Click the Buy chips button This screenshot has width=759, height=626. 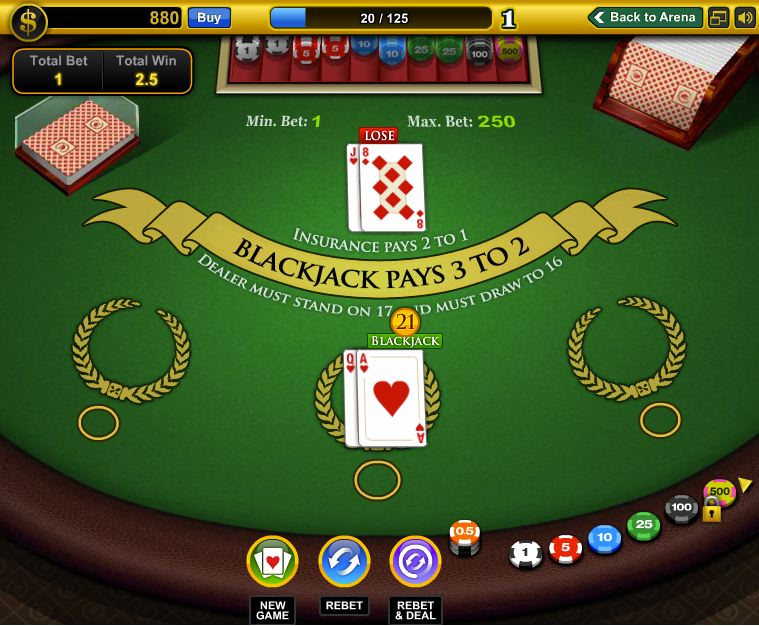pos(209,17)
